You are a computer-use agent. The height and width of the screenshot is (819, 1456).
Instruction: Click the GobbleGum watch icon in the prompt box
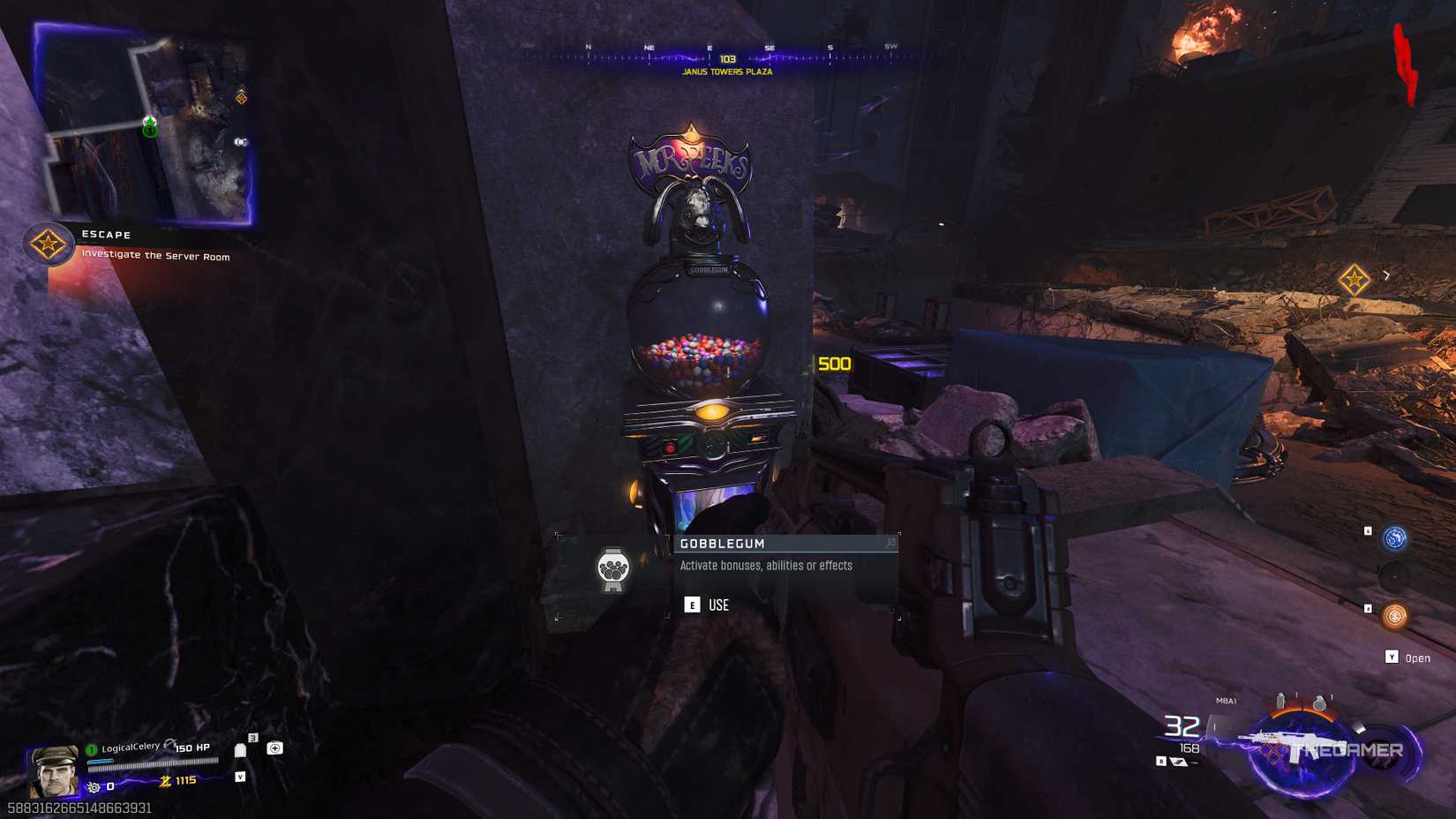[x=613, y=569]
